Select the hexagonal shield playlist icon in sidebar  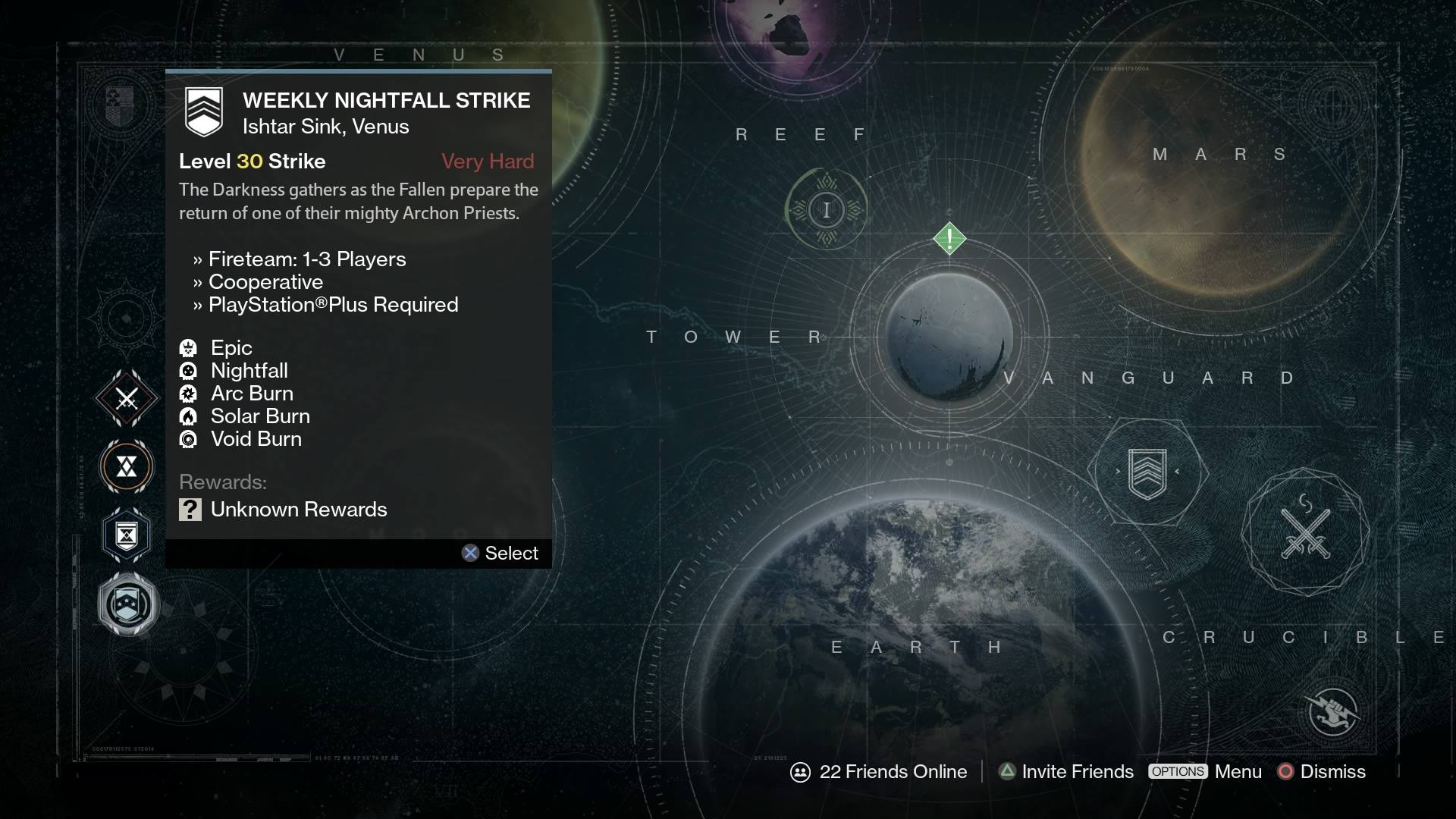click(126, 535)
